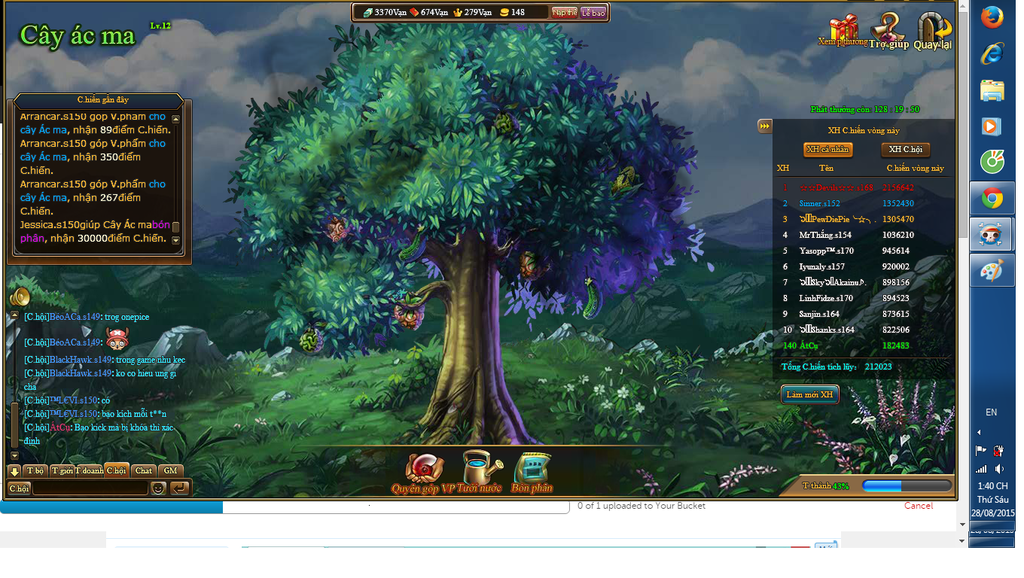1024x578 pixels.
Task: Click the Nạp thẻ recharge button
Action: [x=564, y=13]
